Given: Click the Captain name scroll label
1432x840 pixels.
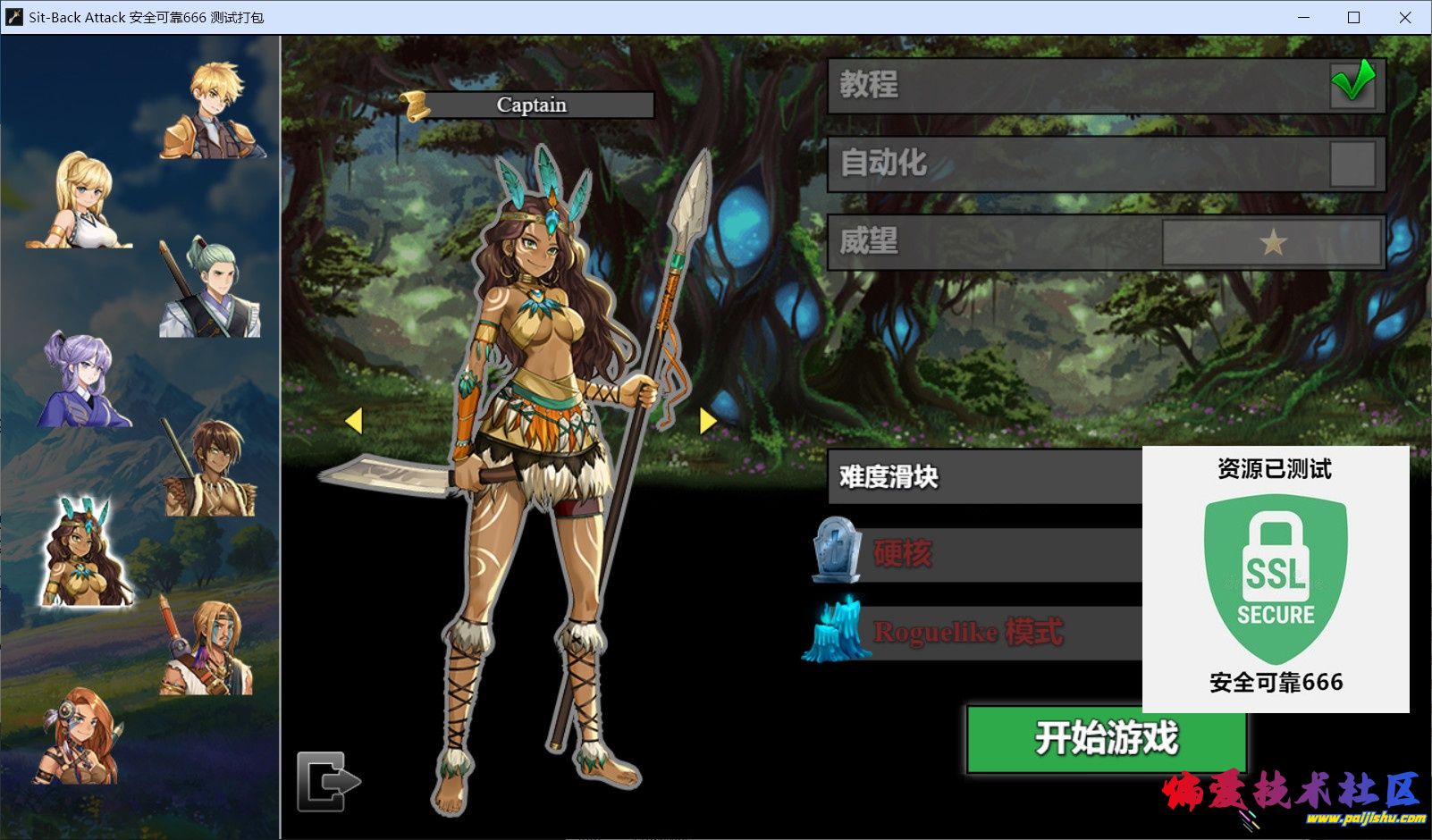Looking at the screenshot, I should [531, 105].
